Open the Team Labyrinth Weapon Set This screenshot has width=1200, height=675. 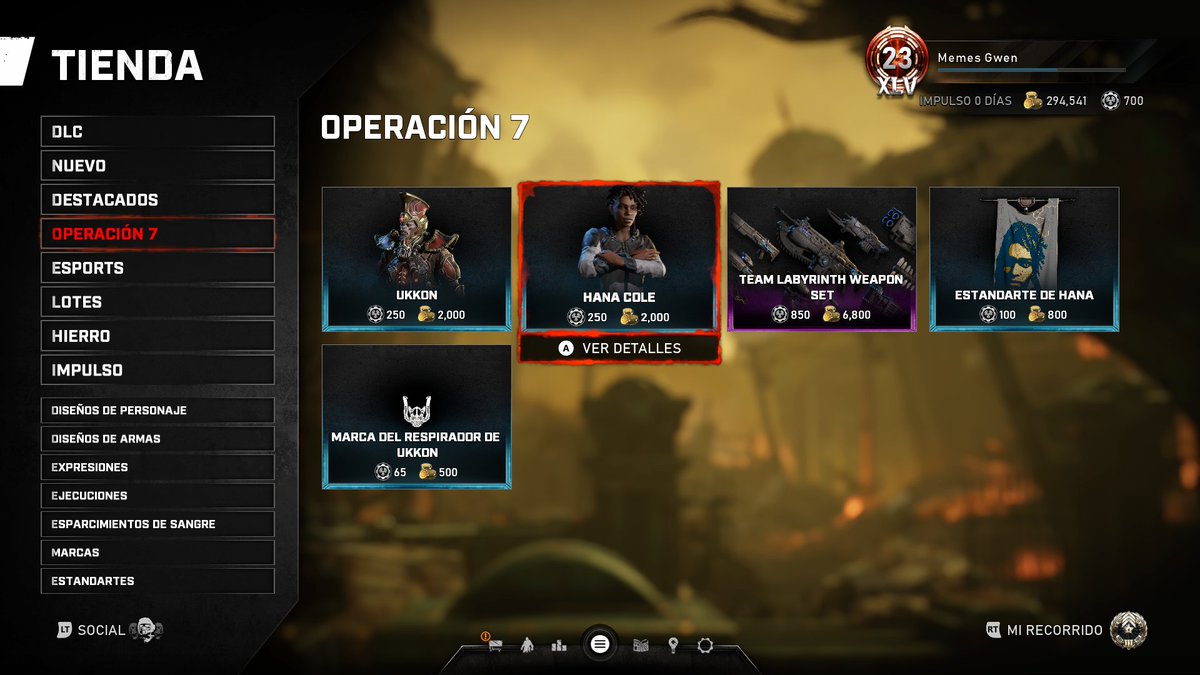[x=821, y=258]
